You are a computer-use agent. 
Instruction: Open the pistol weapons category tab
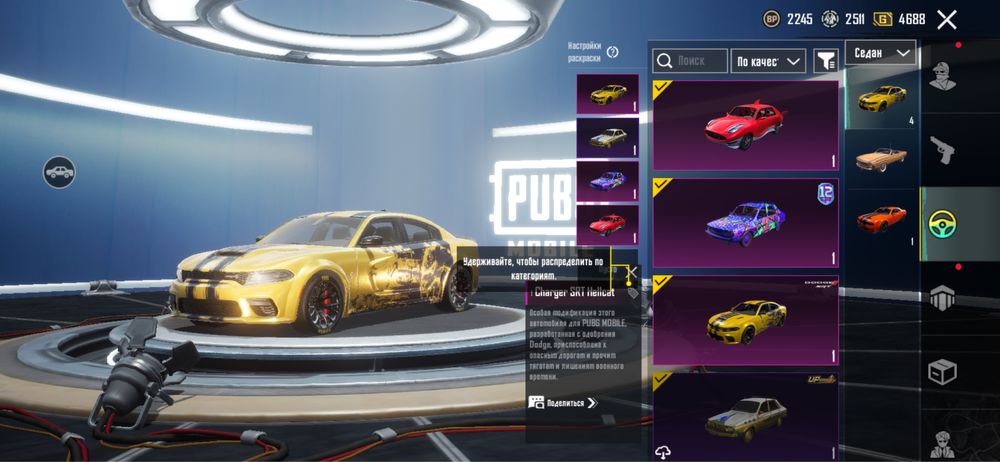pyautogui.click(x=942, y=150)
